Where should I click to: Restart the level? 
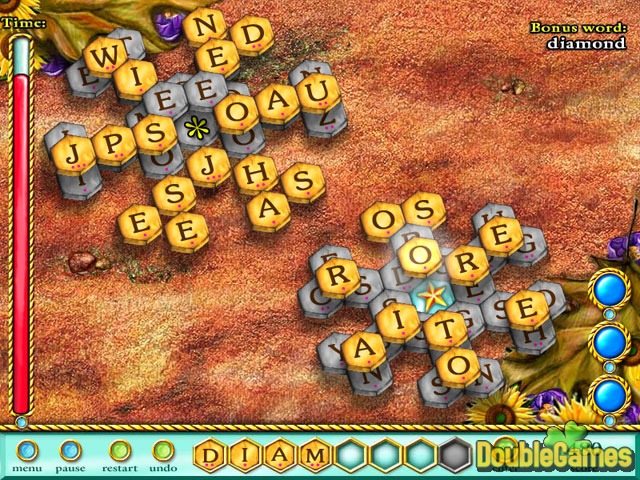(120, 451)
